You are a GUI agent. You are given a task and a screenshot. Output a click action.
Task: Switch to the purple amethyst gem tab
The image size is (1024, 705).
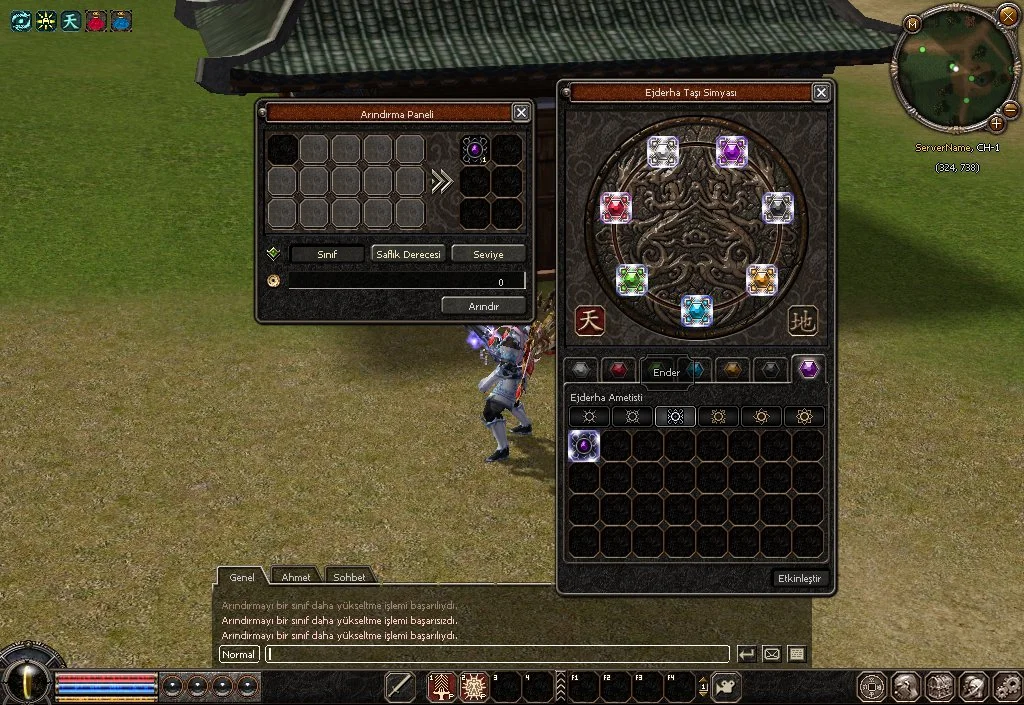coord(808,370)
